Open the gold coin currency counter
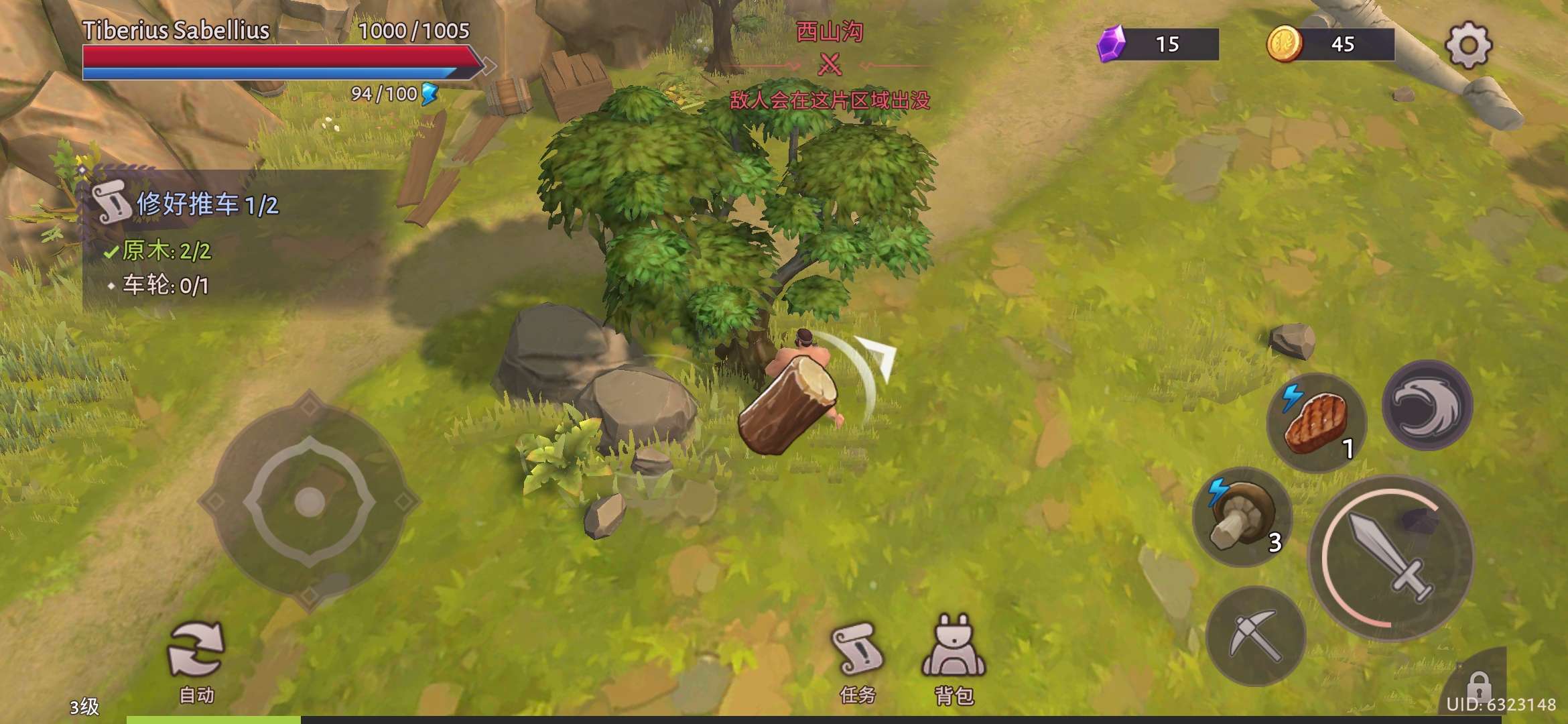 point(1331,44)
